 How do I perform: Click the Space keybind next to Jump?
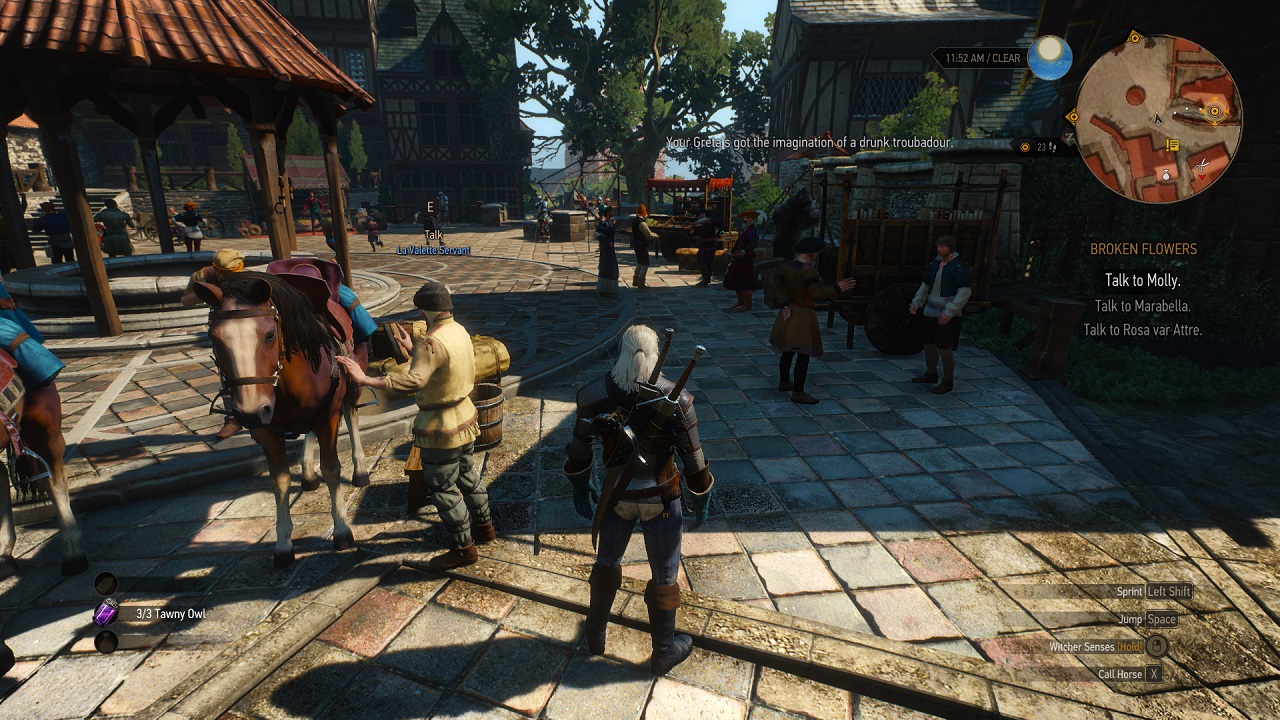point(1162,619)
